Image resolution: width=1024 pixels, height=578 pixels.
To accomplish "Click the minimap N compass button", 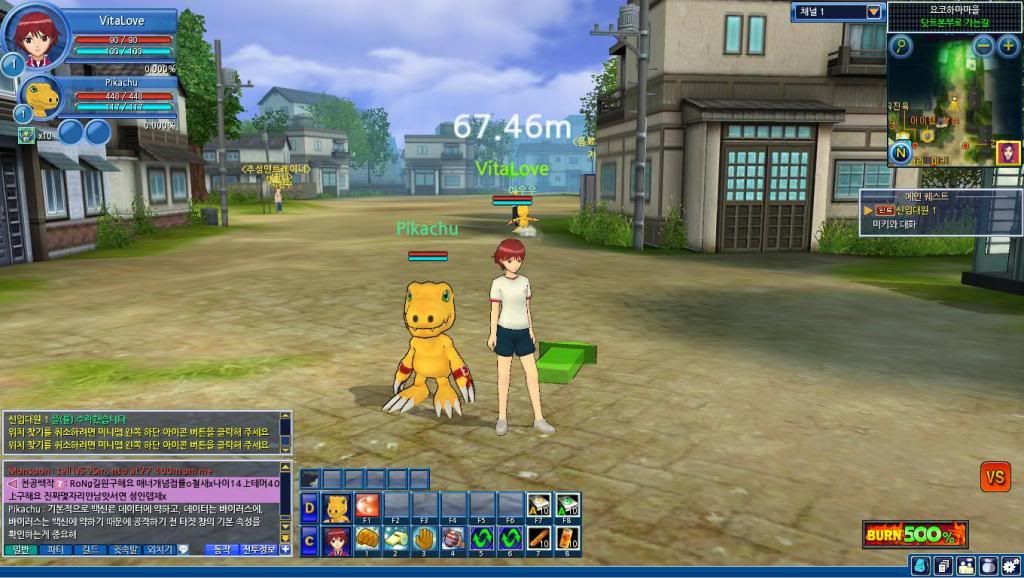I will click(901, 153).
